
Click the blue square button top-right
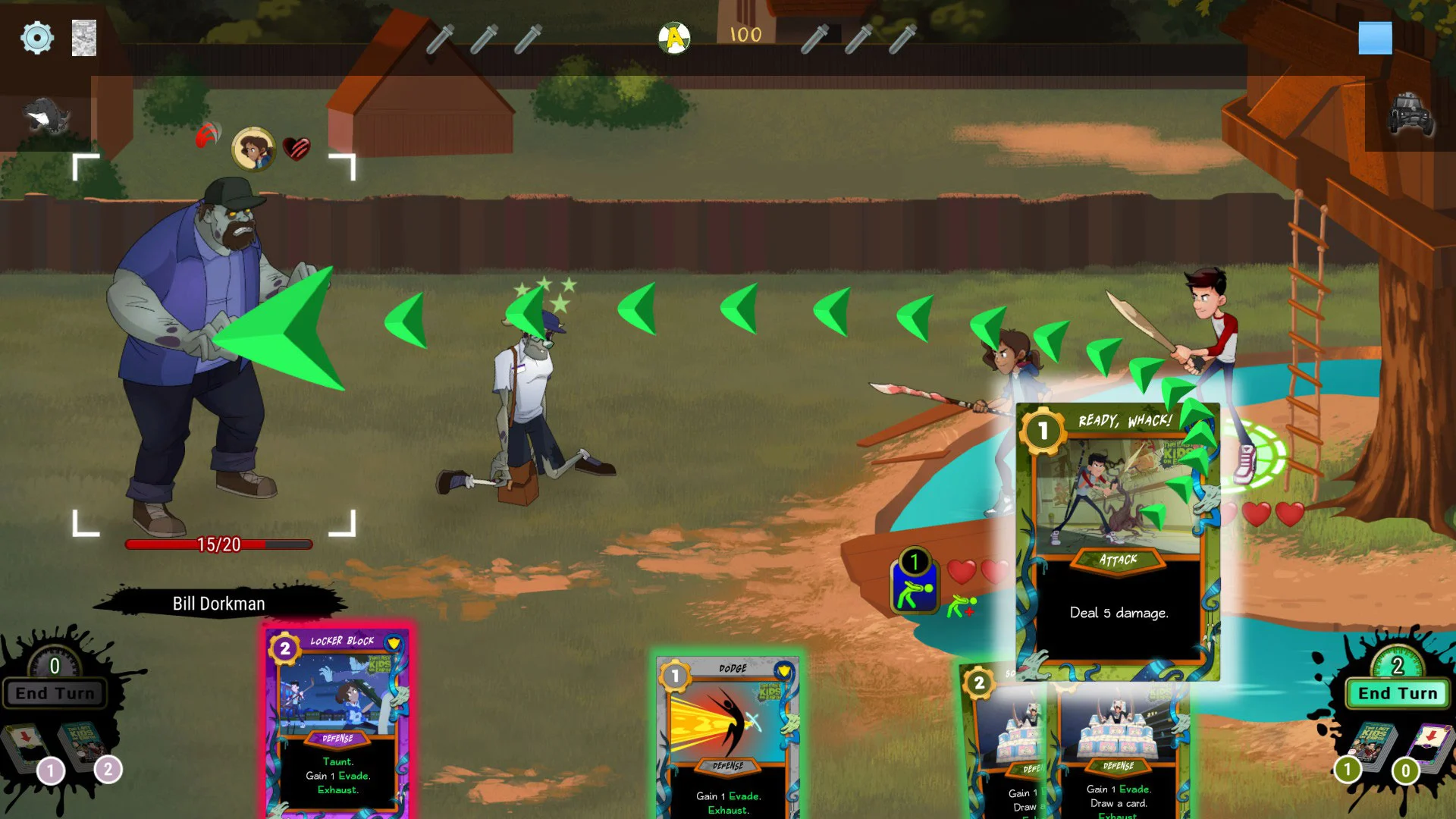point(1375,38)
